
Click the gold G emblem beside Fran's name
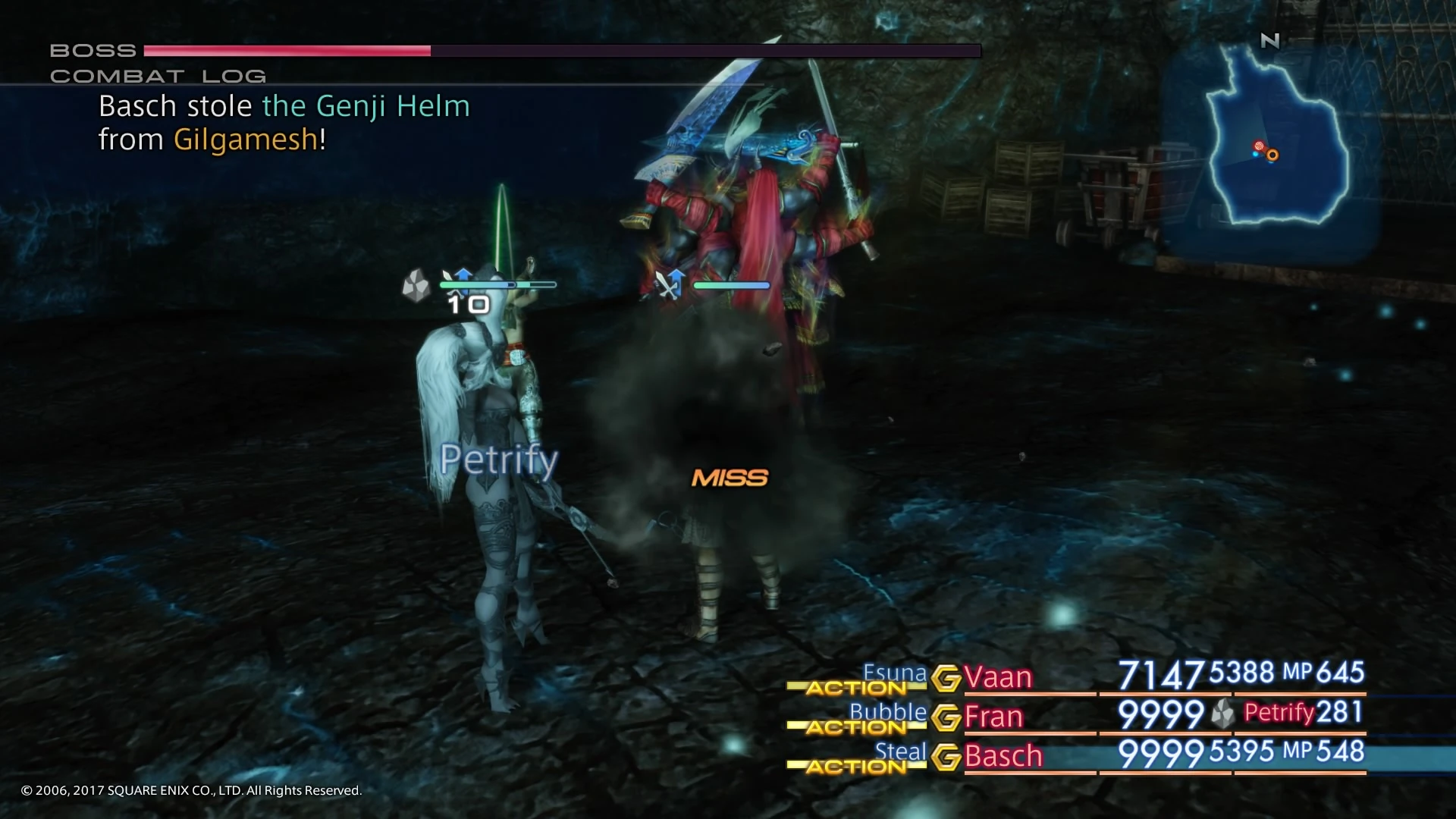(946, 717)
